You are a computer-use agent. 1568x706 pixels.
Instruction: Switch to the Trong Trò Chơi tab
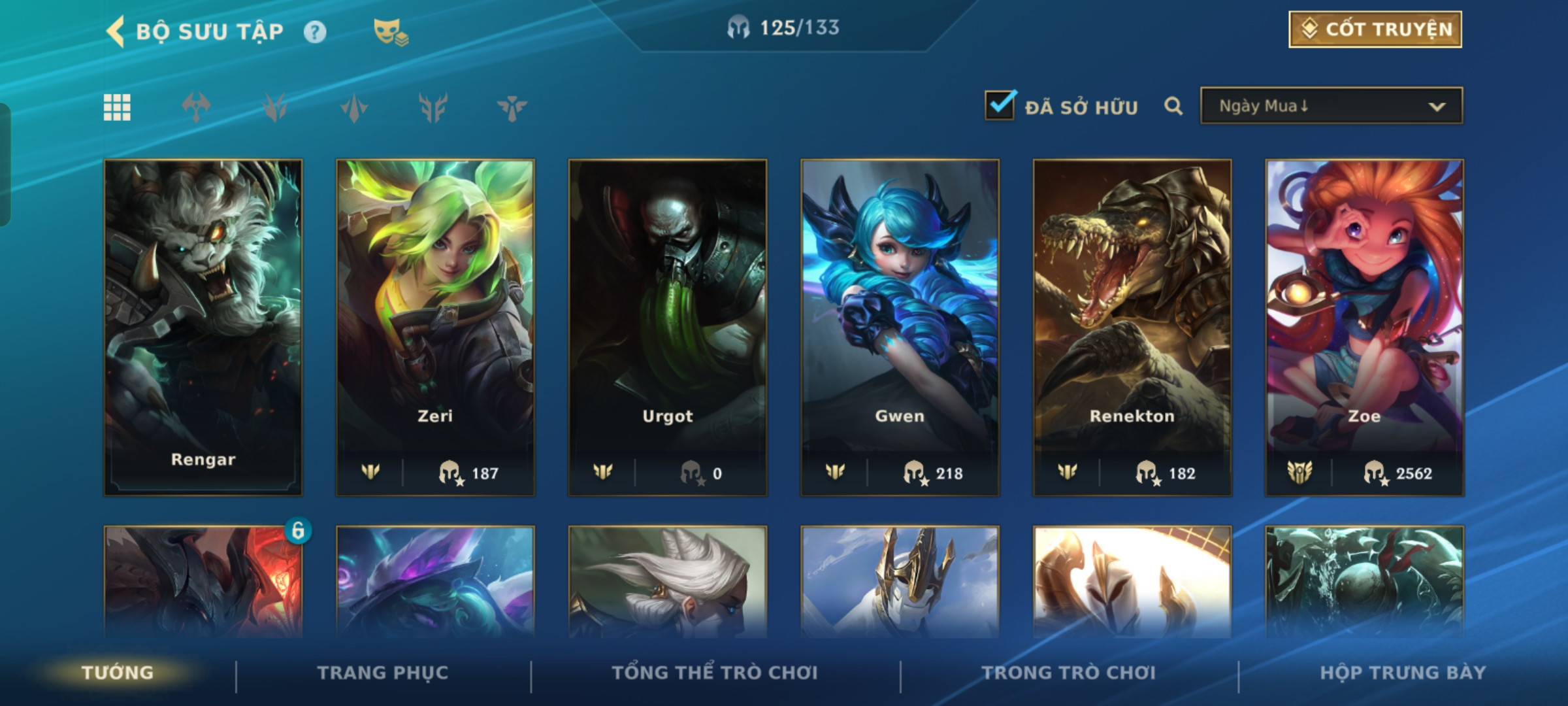(1068, 673)
